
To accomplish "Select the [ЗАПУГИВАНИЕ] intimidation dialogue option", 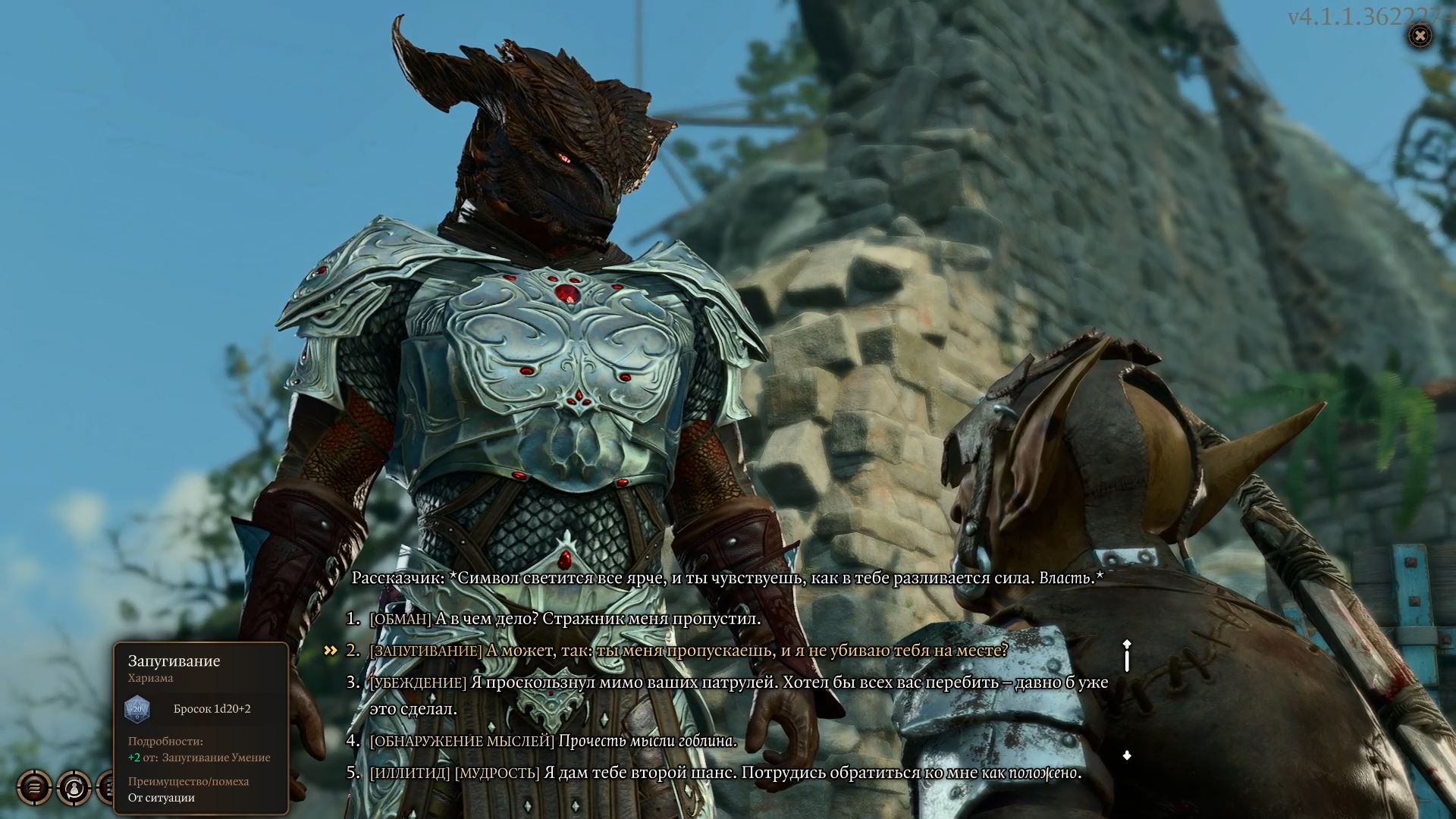I will 688,651.
